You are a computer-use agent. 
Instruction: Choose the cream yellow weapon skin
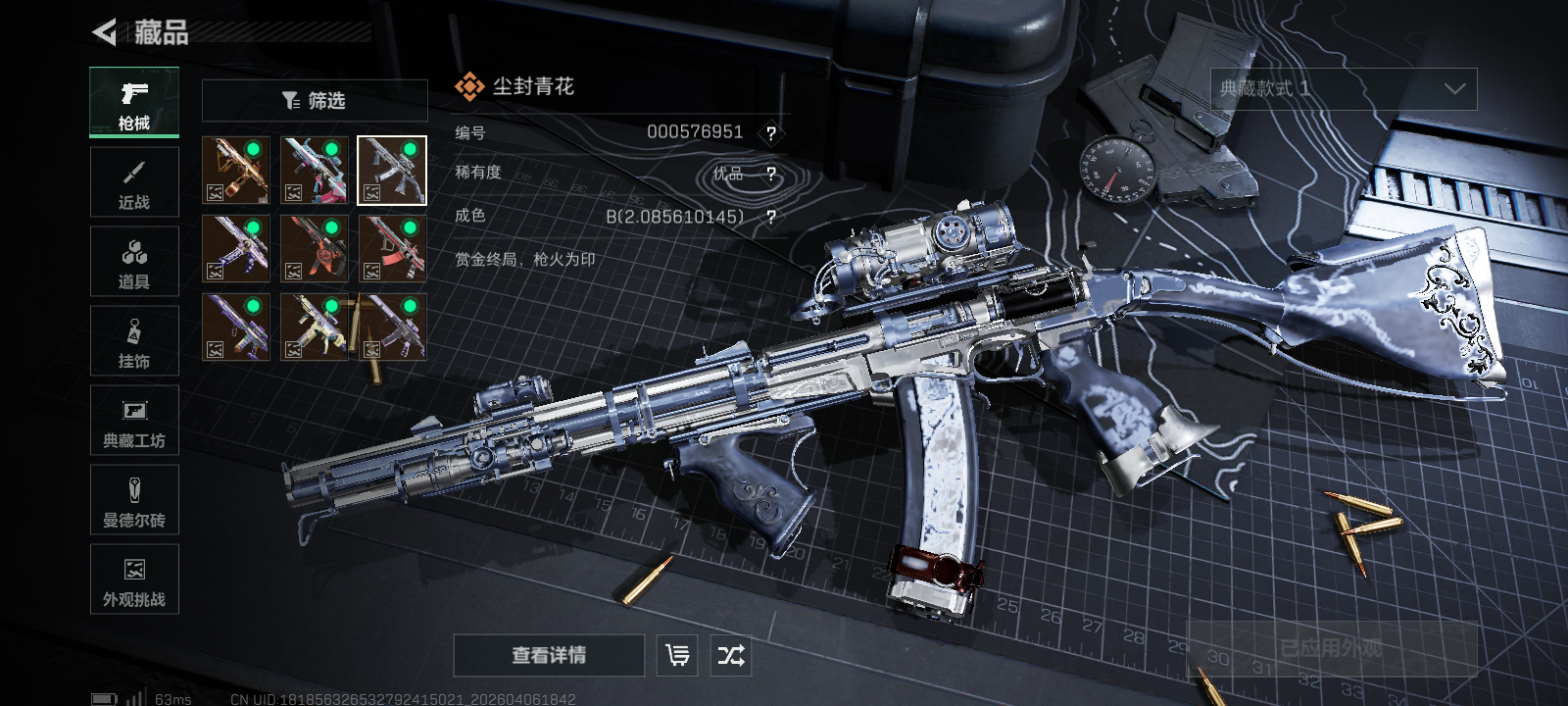pos(314,328)
